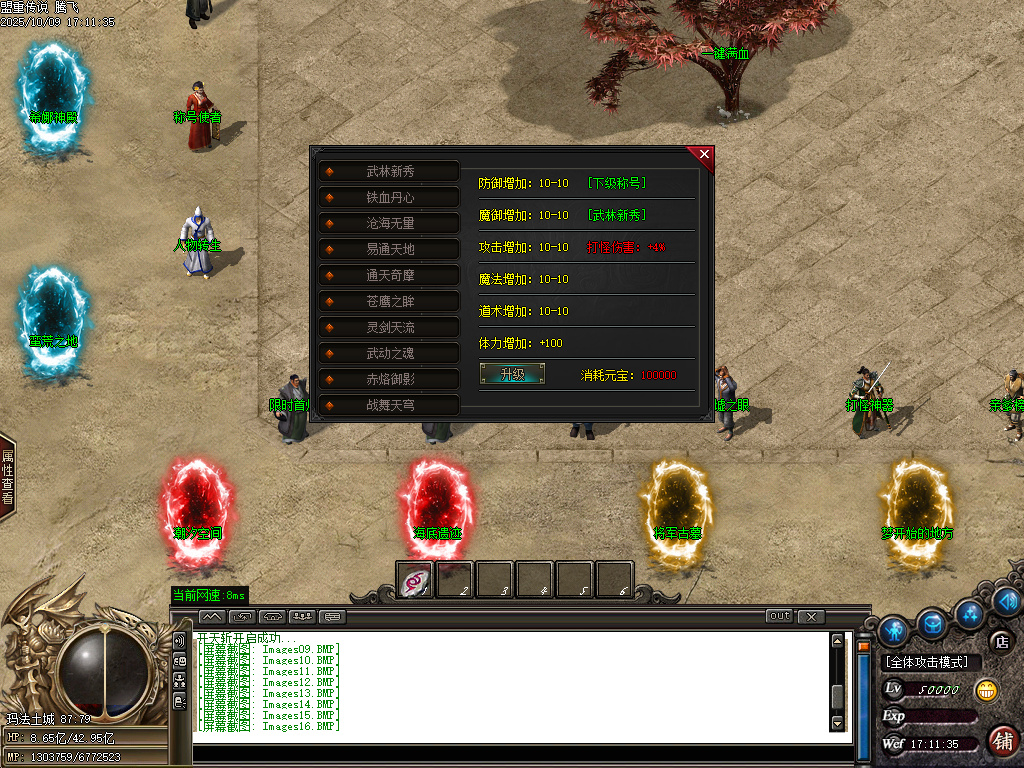
Task: Close the title upgrade window
Action: coord(704,155)
